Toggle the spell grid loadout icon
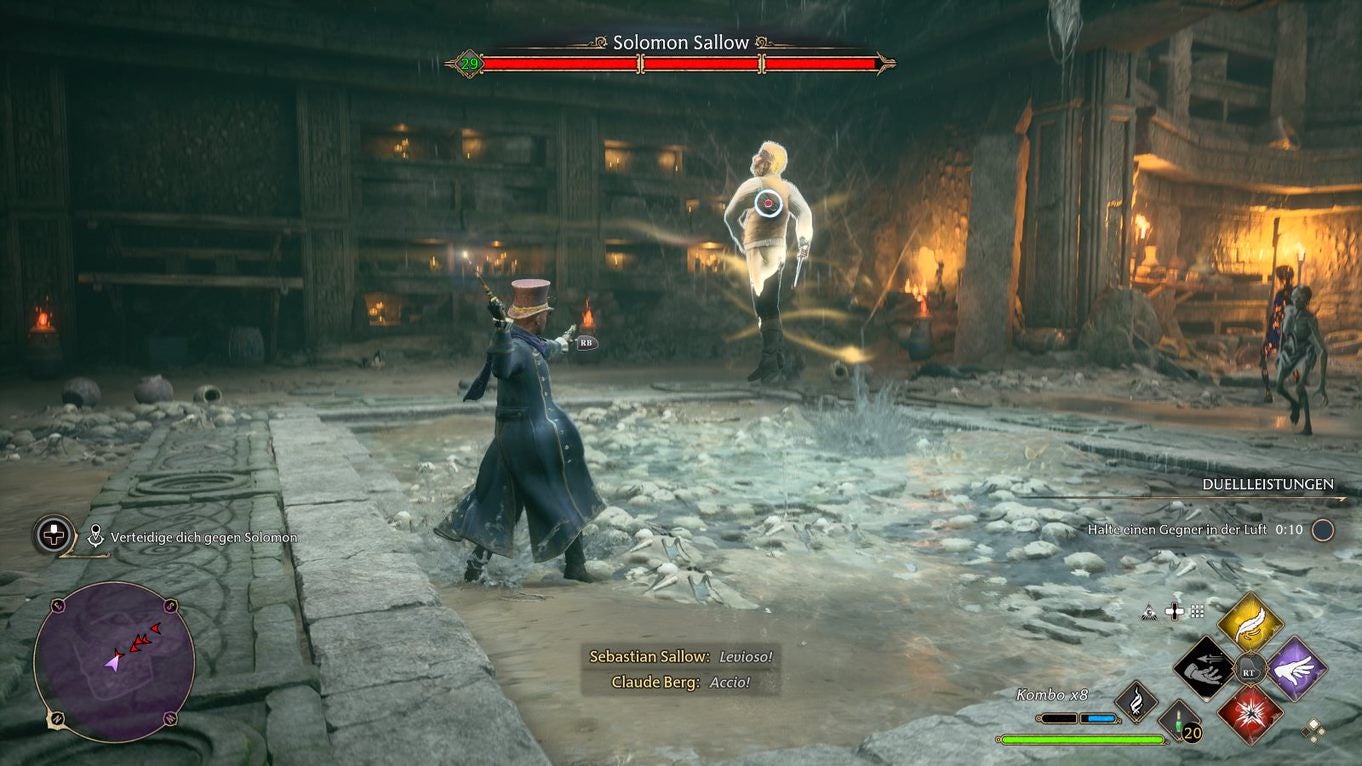 (1196, 611)
